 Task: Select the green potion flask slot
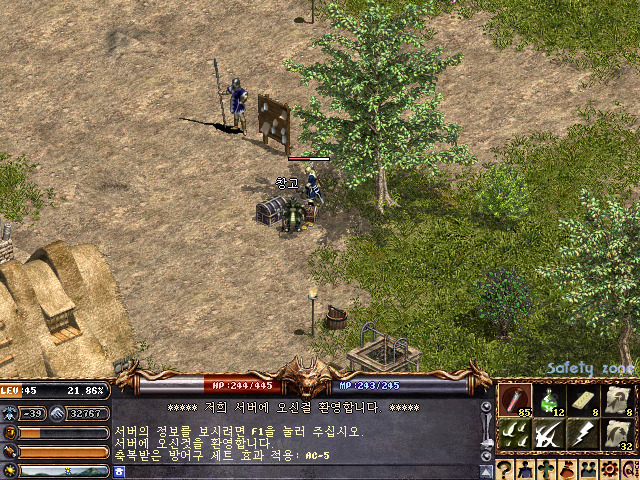[548, 399]
